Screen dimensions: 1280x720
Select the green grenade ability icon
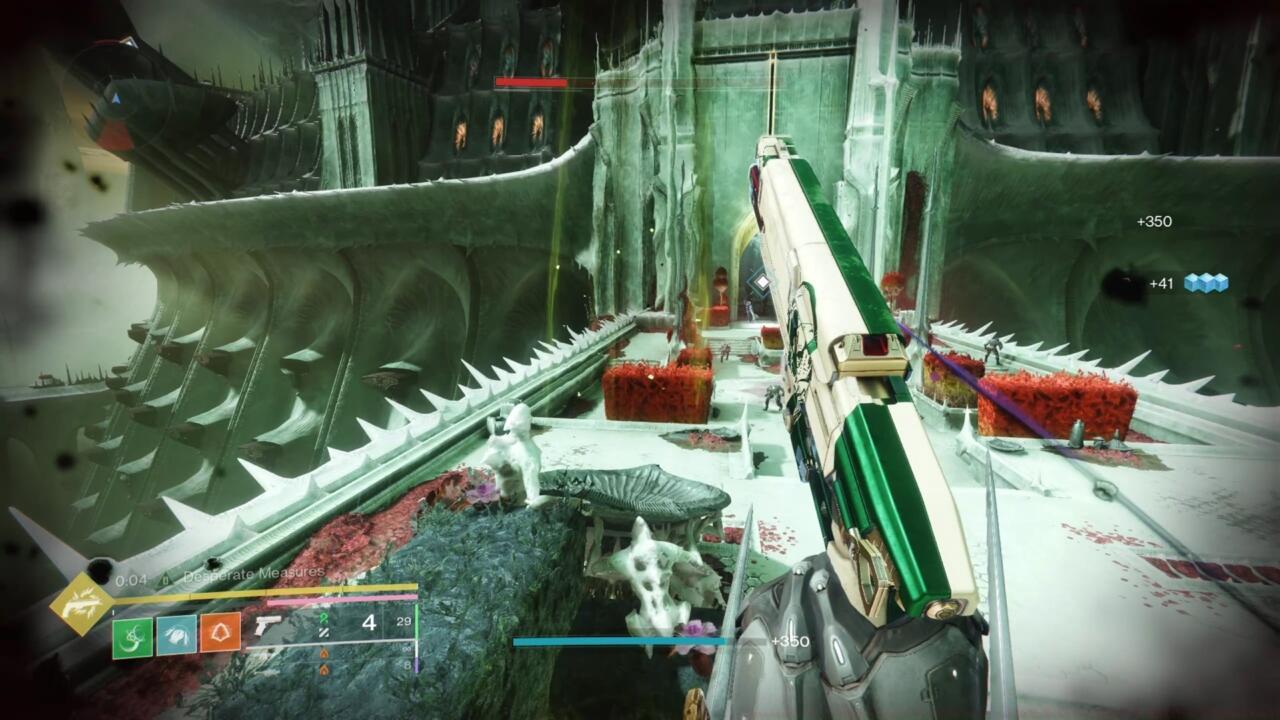(132, 634)
